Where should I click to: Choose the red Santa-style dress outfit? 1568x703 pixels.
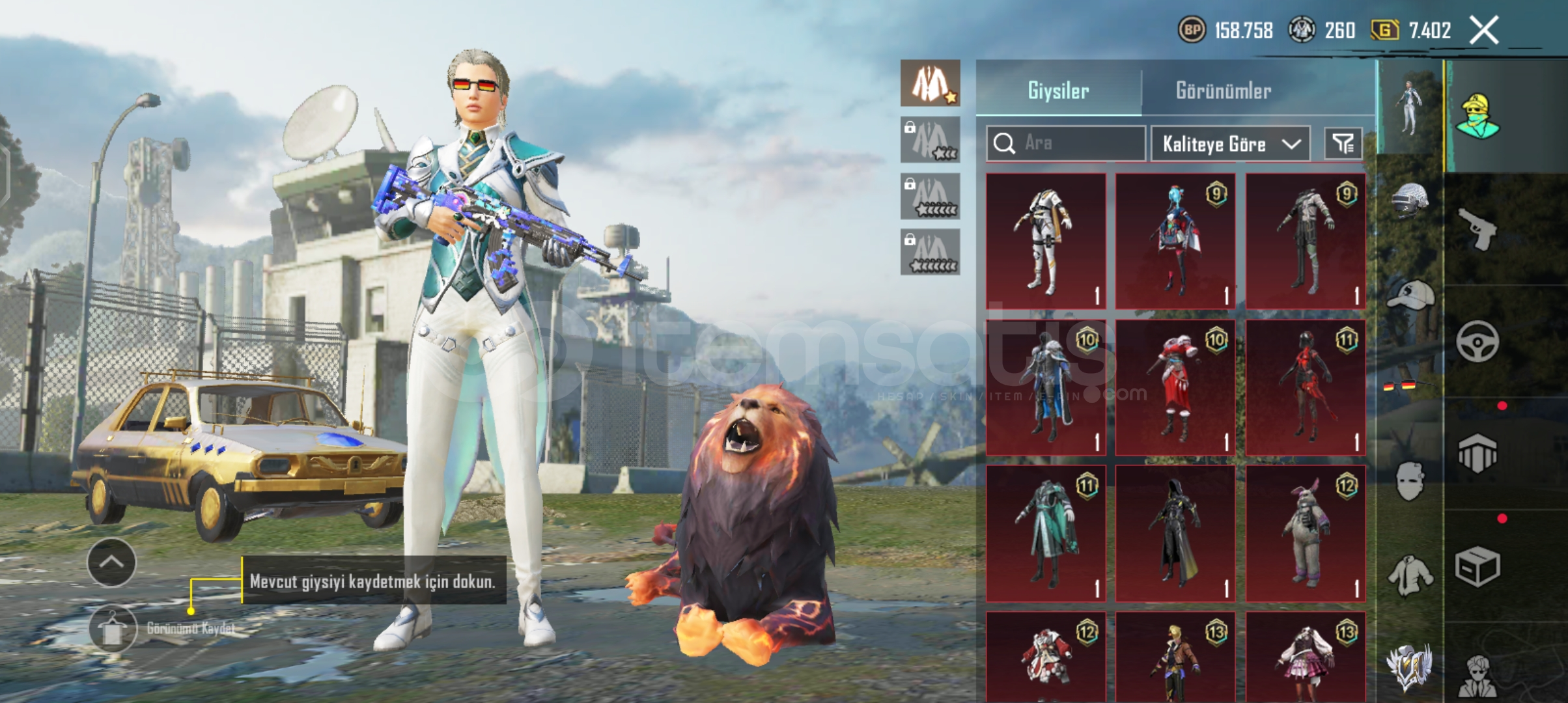coord(1175,387)
